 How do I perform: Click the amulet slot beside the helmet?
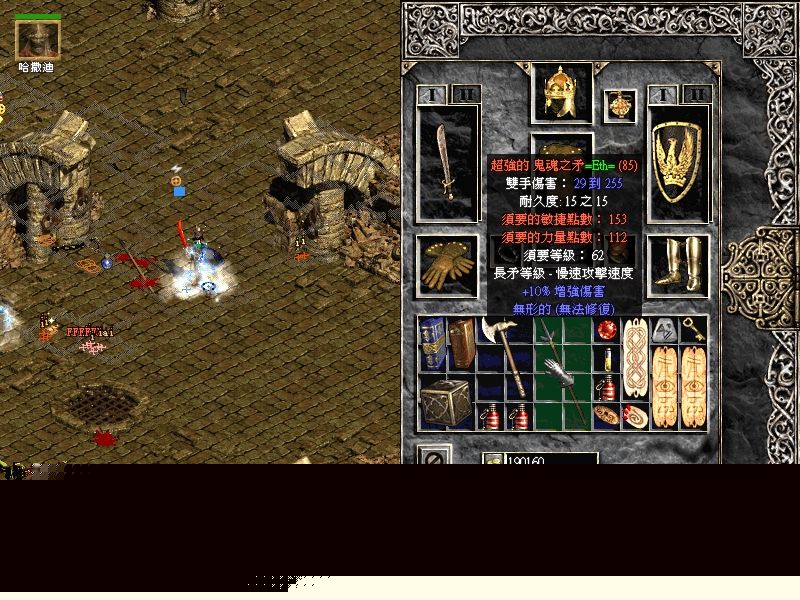(620, 105)
